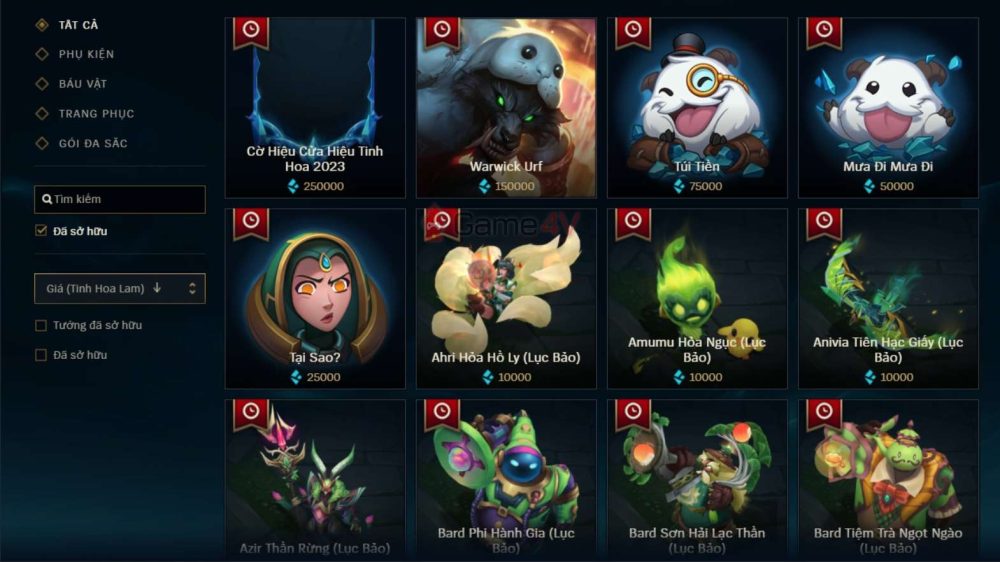The width and height of the screenshot is (1000, 562).
Task: Open Ahri Hỏa Hồ Ly (Lục Bảo) chroma
Action: 506,298
